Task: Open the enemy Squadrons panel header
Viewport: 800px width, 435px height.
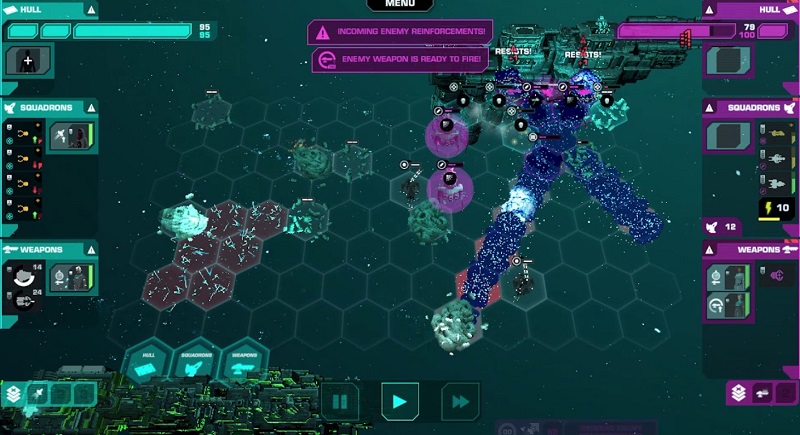Action: (752, 106)
